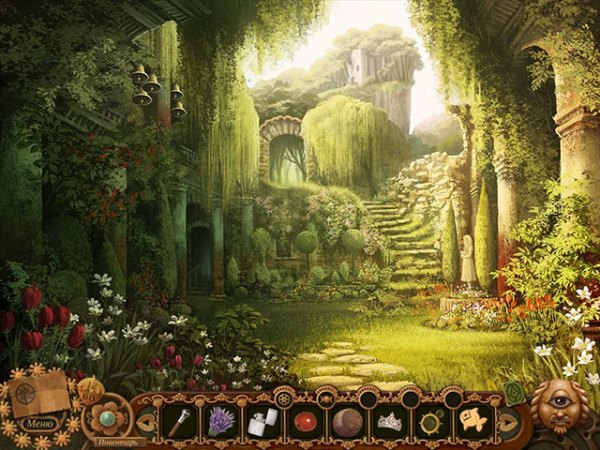Screen dimensions: 600x450
Task: Click the compass medallion beside the map
Action: click(x=90, y=390)
